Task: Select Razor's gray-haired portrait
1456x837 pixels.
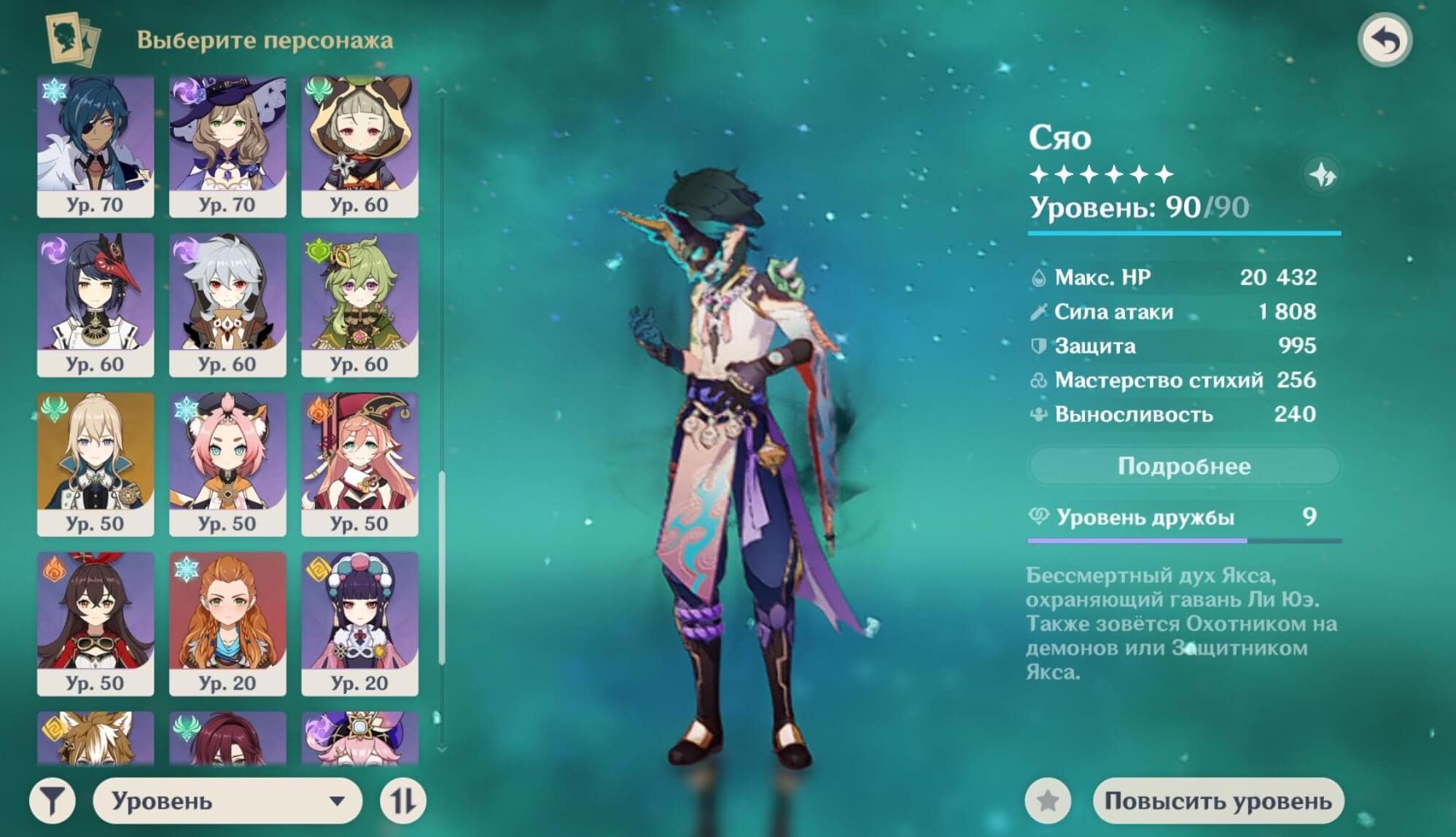Action: [227, 305]
